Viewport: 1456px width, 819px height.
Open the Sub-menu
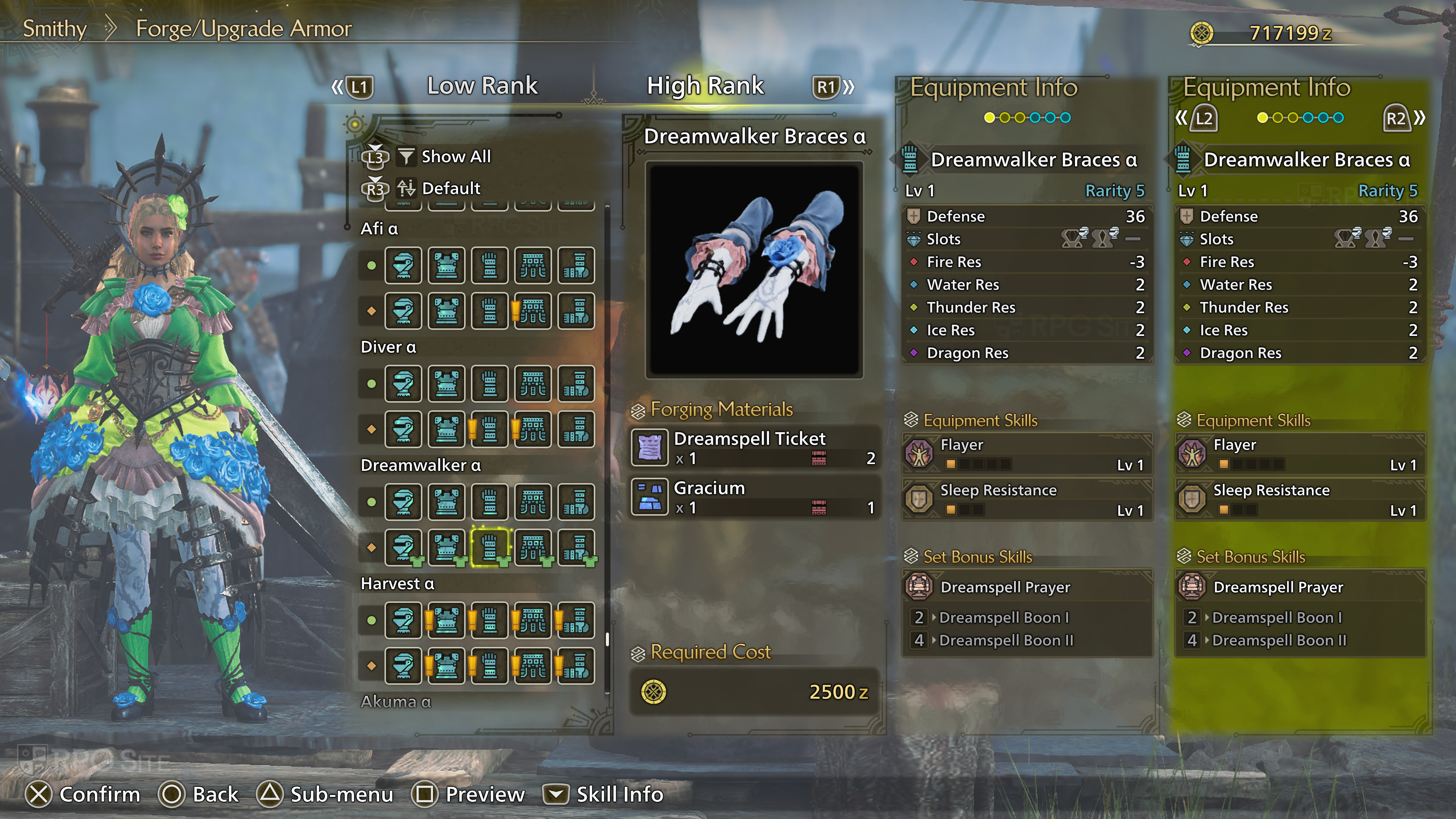point(326,794)
